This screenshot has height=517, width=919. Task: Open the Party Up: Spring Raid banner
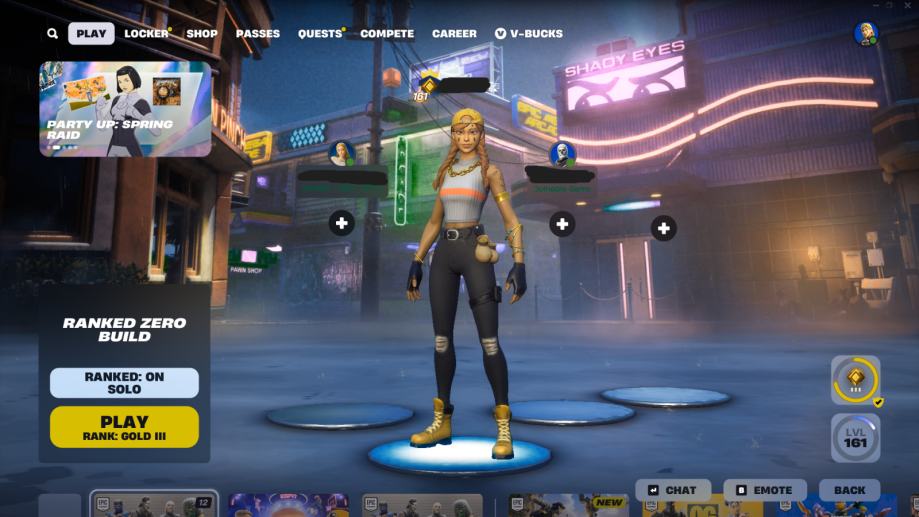[x=125, y=109]
